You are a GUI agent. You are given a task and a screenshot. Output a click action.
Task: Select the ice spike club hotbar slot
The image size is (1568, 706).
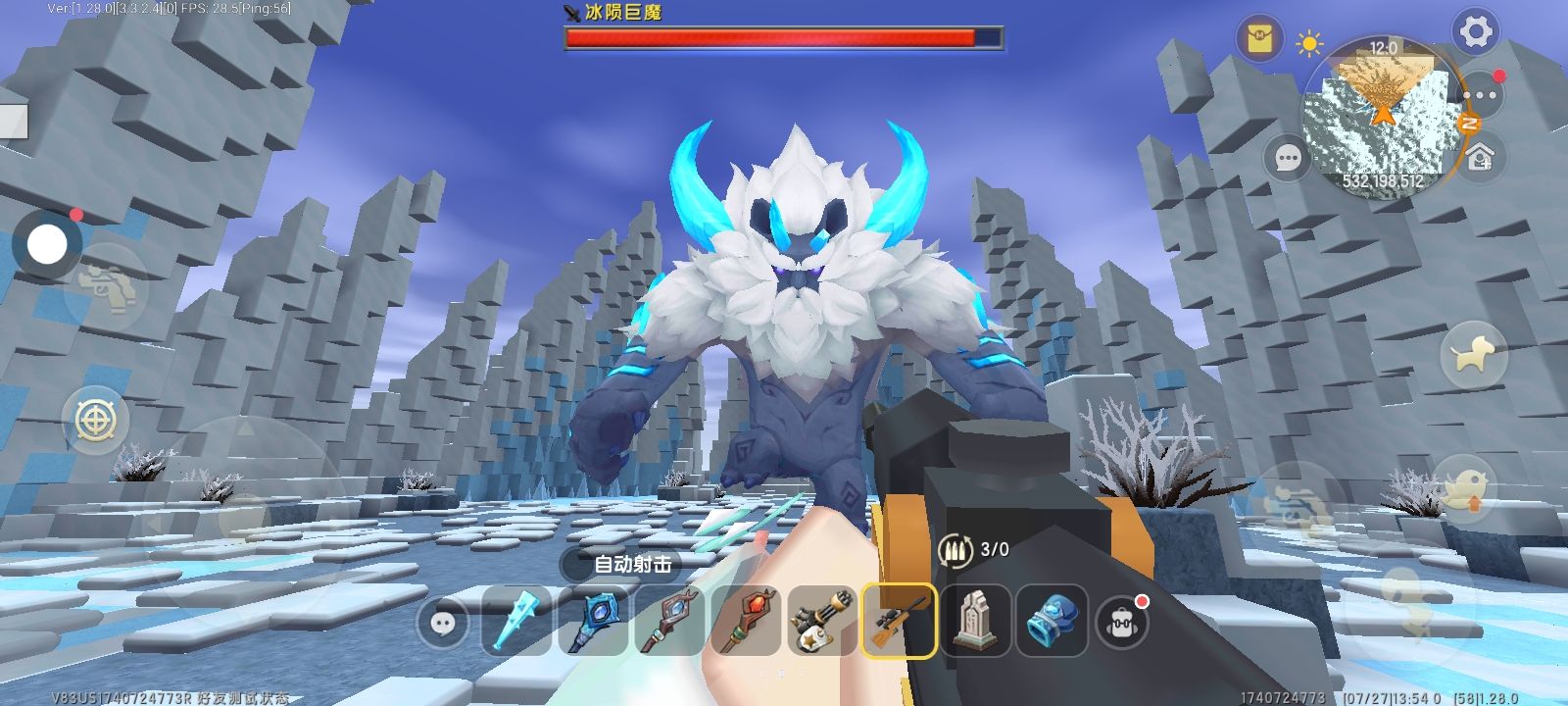[516, 621]
